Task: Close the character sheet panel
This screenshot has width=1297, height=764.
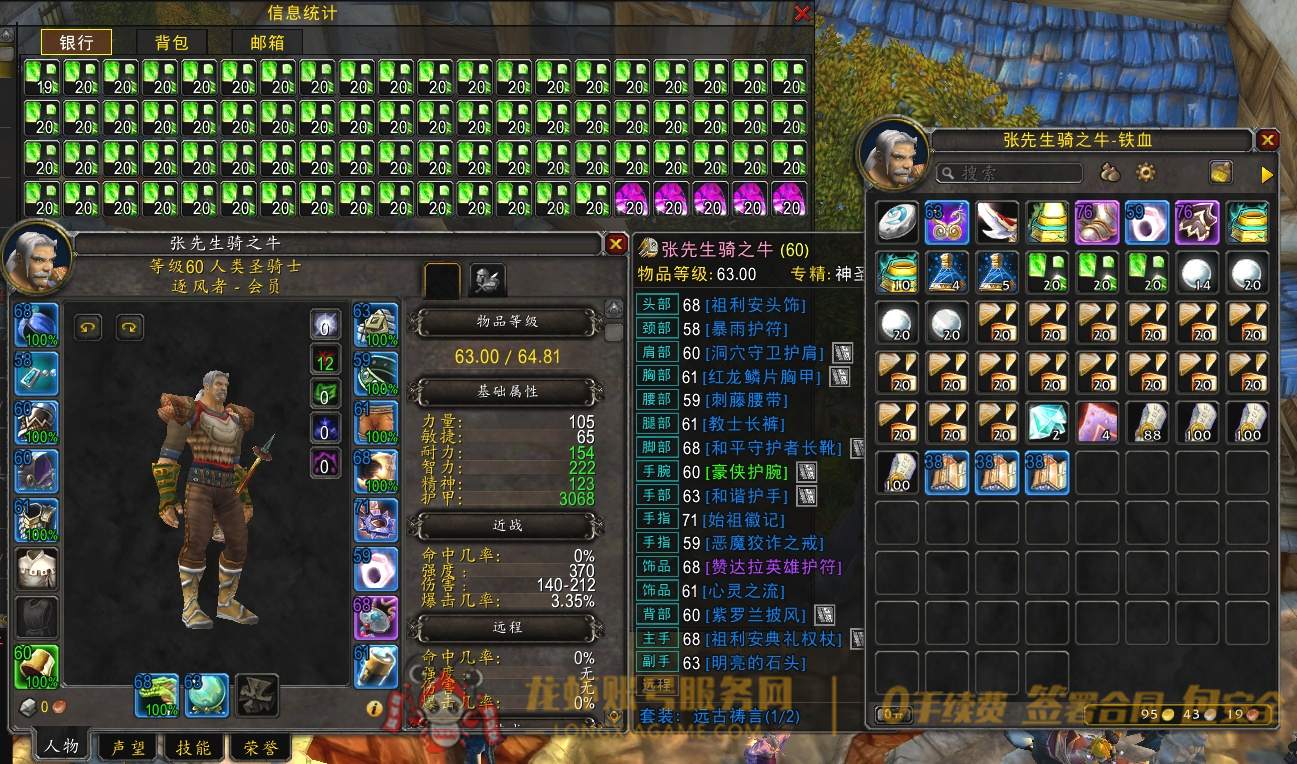Action: (x=616, y=244)
